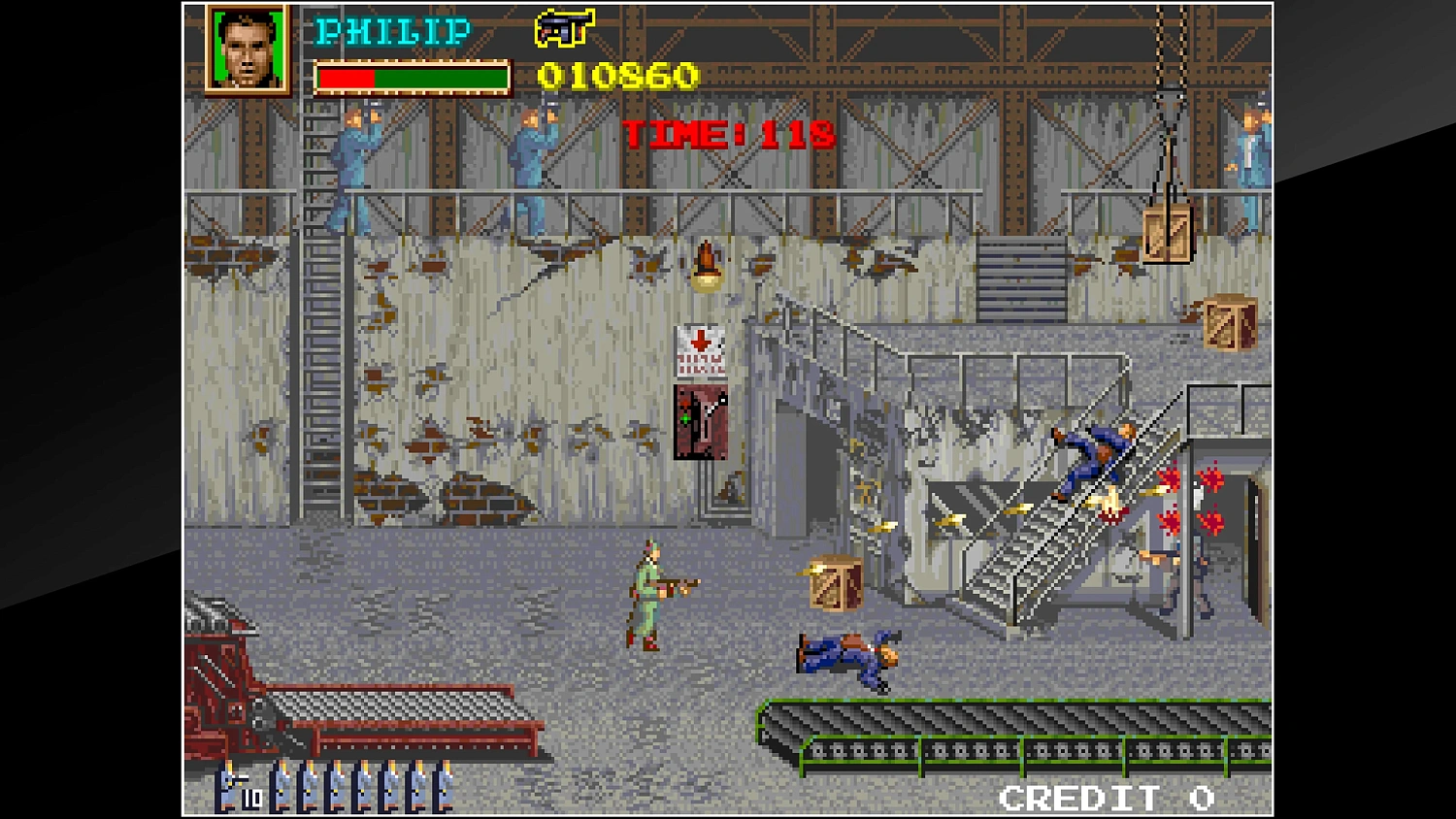Click the PHILIP player name label
This screenshot has height=819, width=1456.
pyautogui.click(x=390, y=31)
